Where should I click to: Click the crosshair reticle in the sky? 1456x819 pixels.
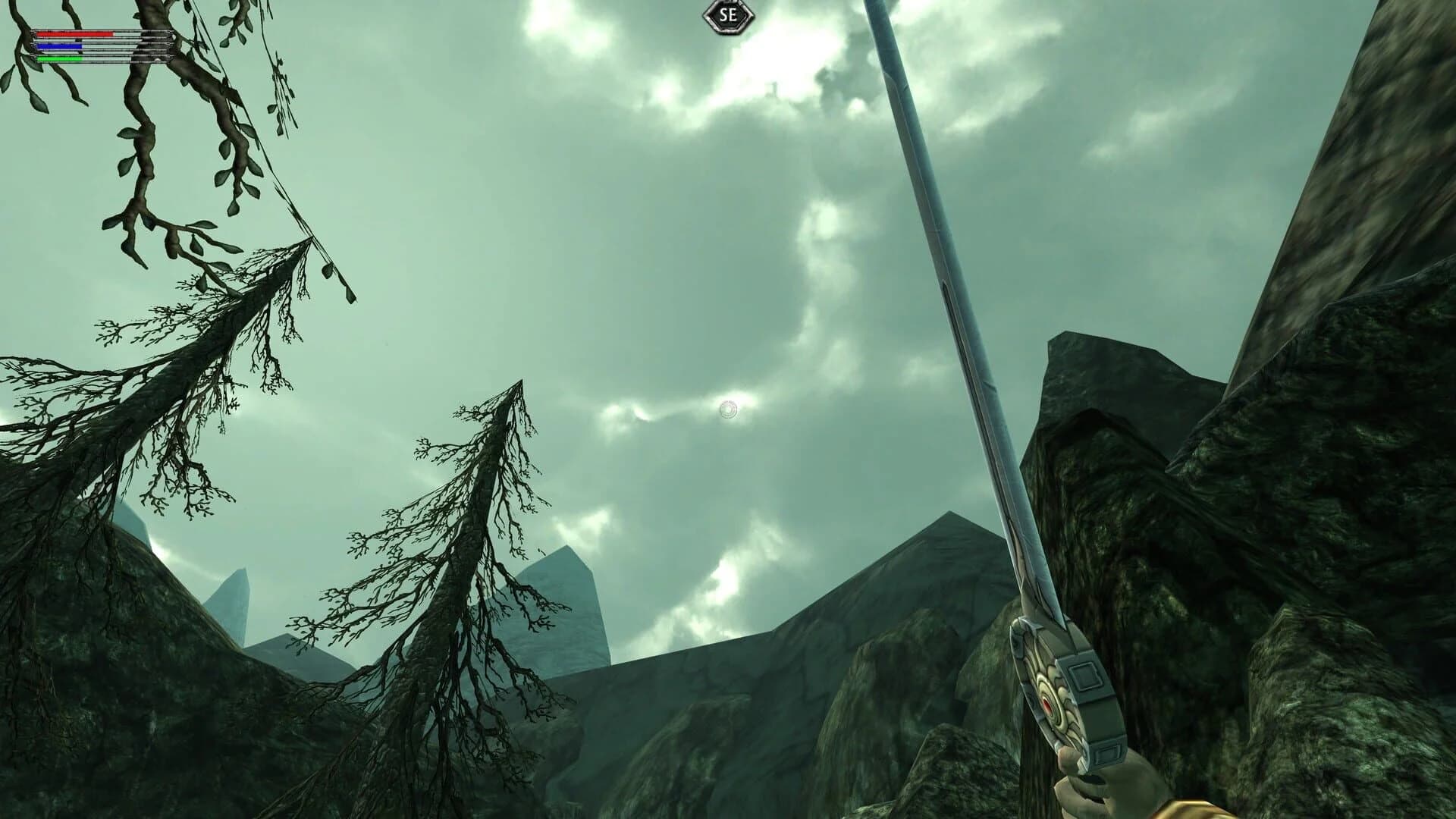pyautogui.click(x=727, y=409)
